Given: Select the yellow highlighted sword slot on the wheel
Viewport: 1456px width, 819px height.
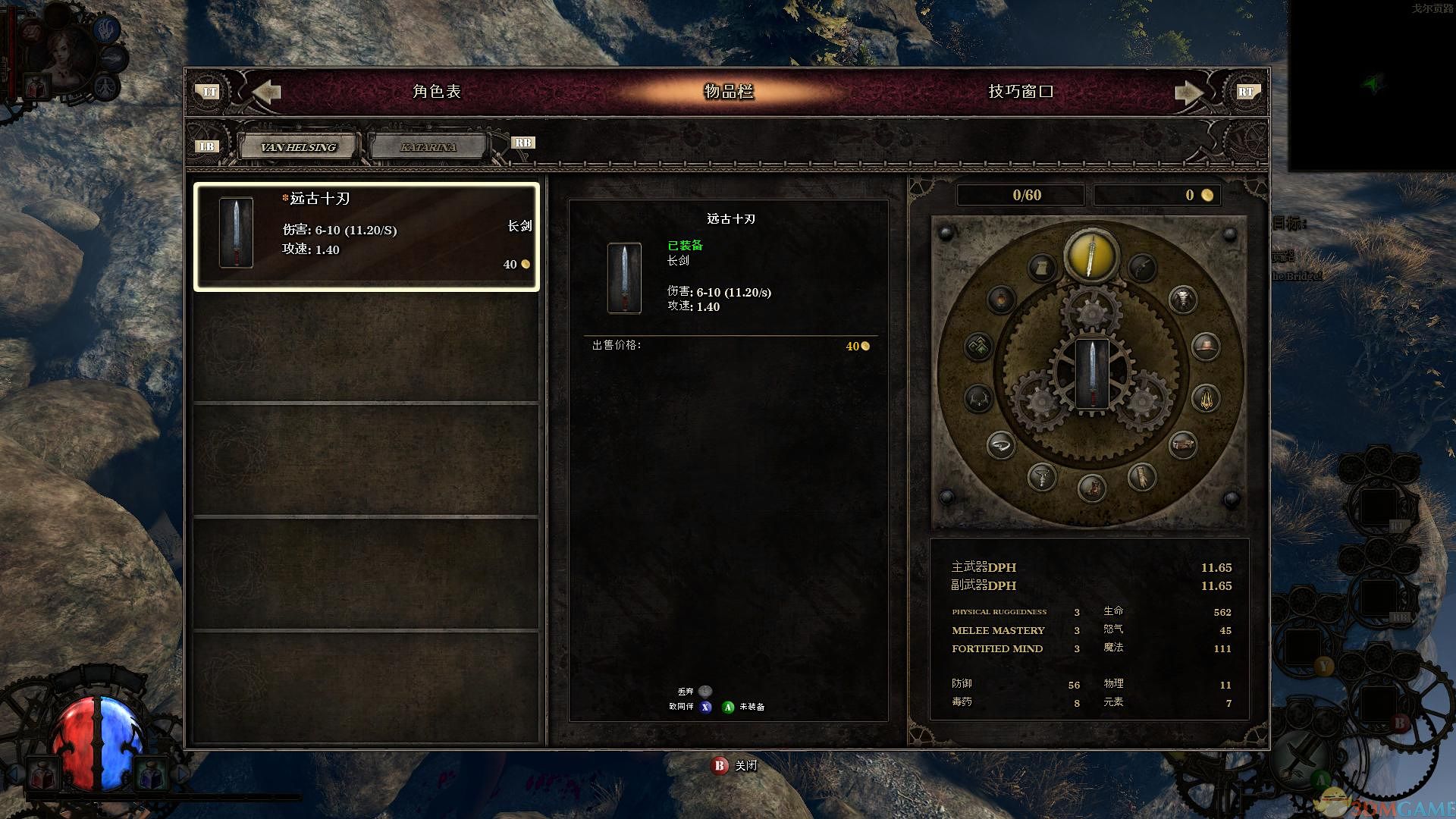Looking at the screenshot, I should click(x=1091, y=256).
